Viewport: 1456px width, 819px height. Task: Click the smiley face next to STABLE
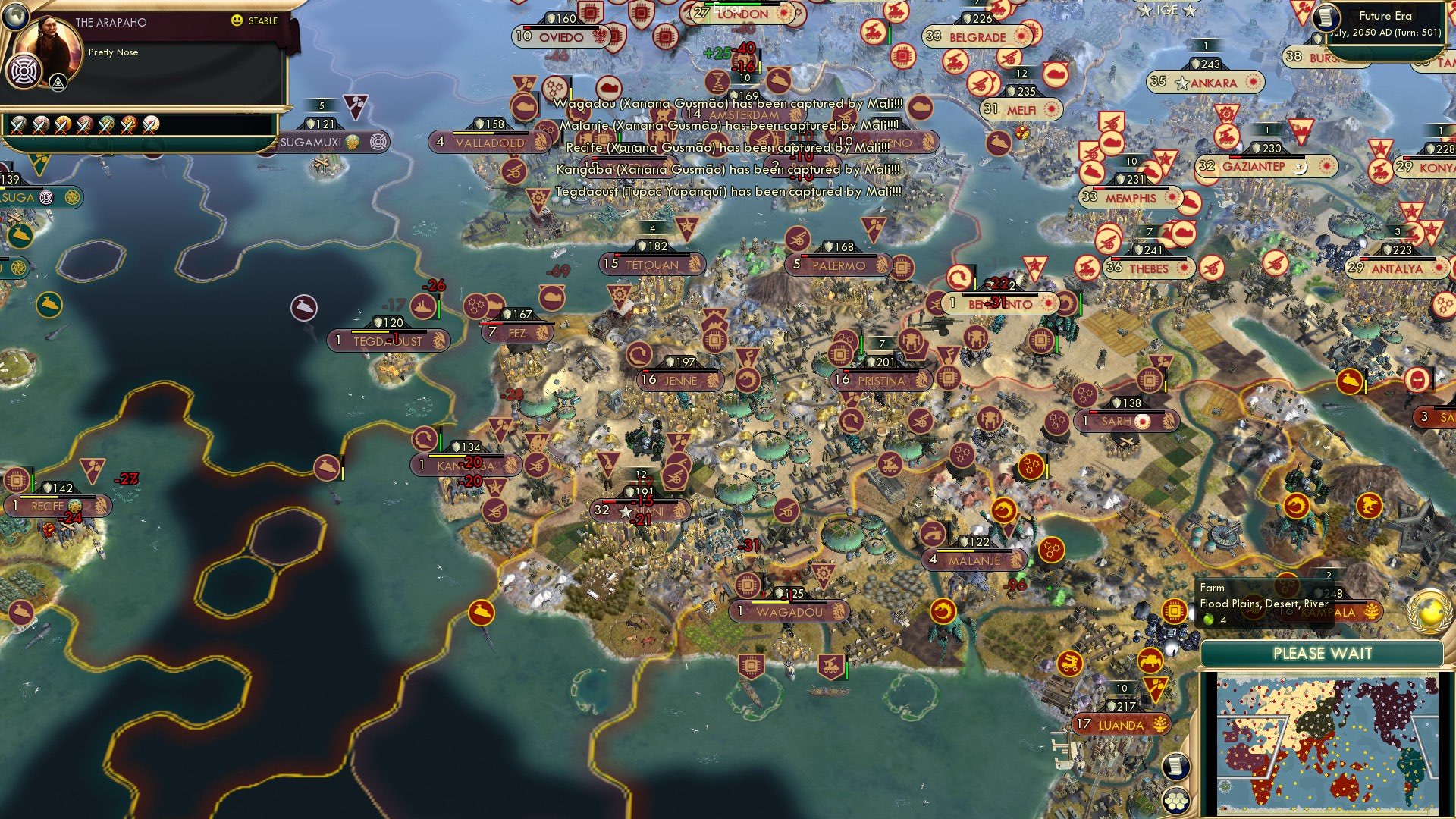[237, 20]
